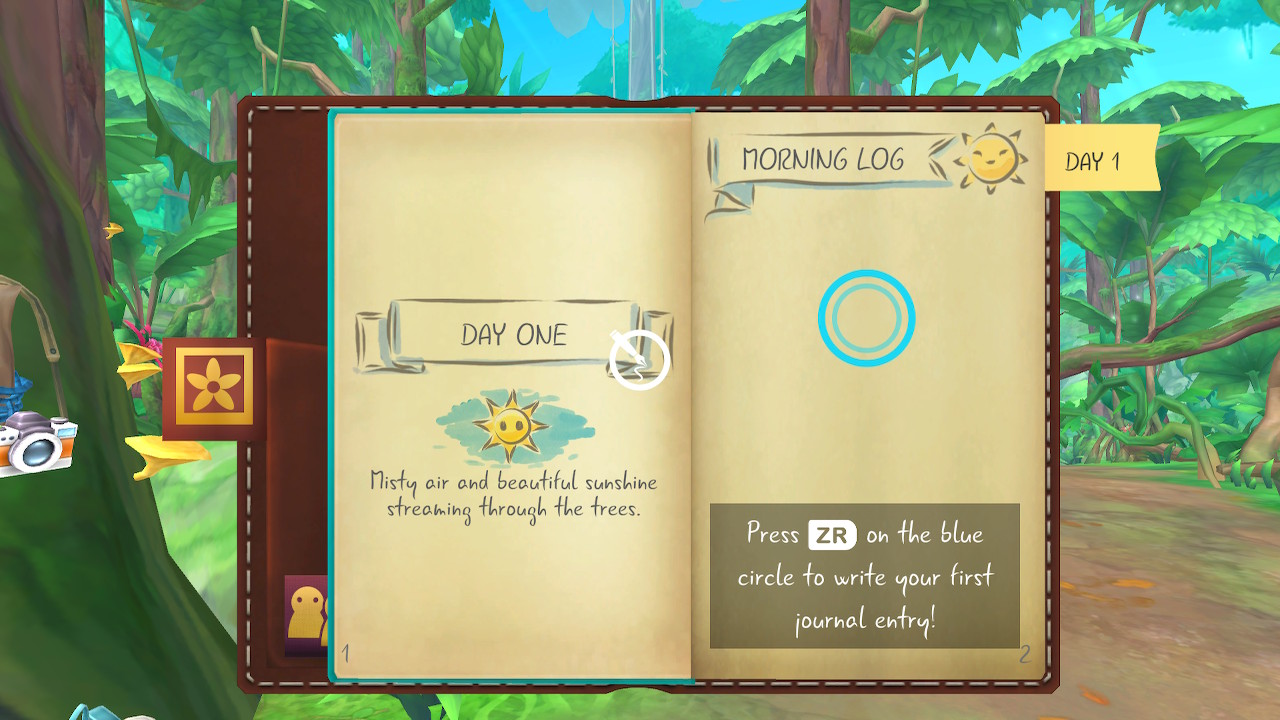
Task: Click the blue circle to write journal entry
Action: click(866, 318)
